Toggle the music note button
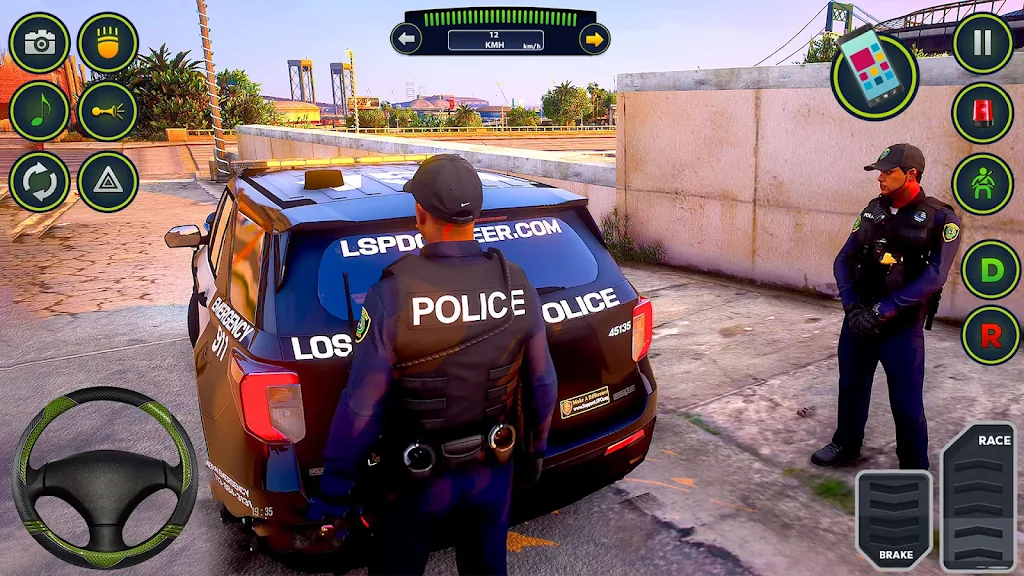The height and width of the screenshot is (576, 1024). coord(39,111)
